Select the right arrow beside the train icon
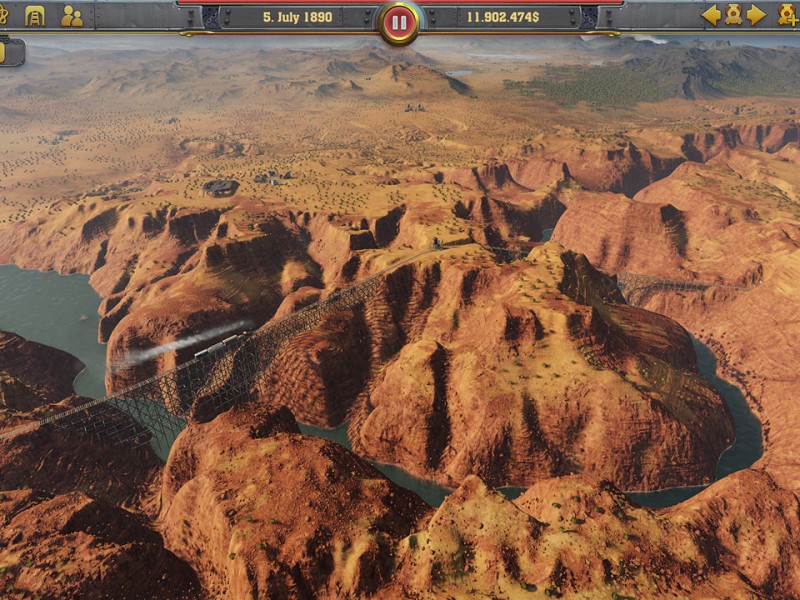Screen dimensions: 800x600 coord(756,15)
